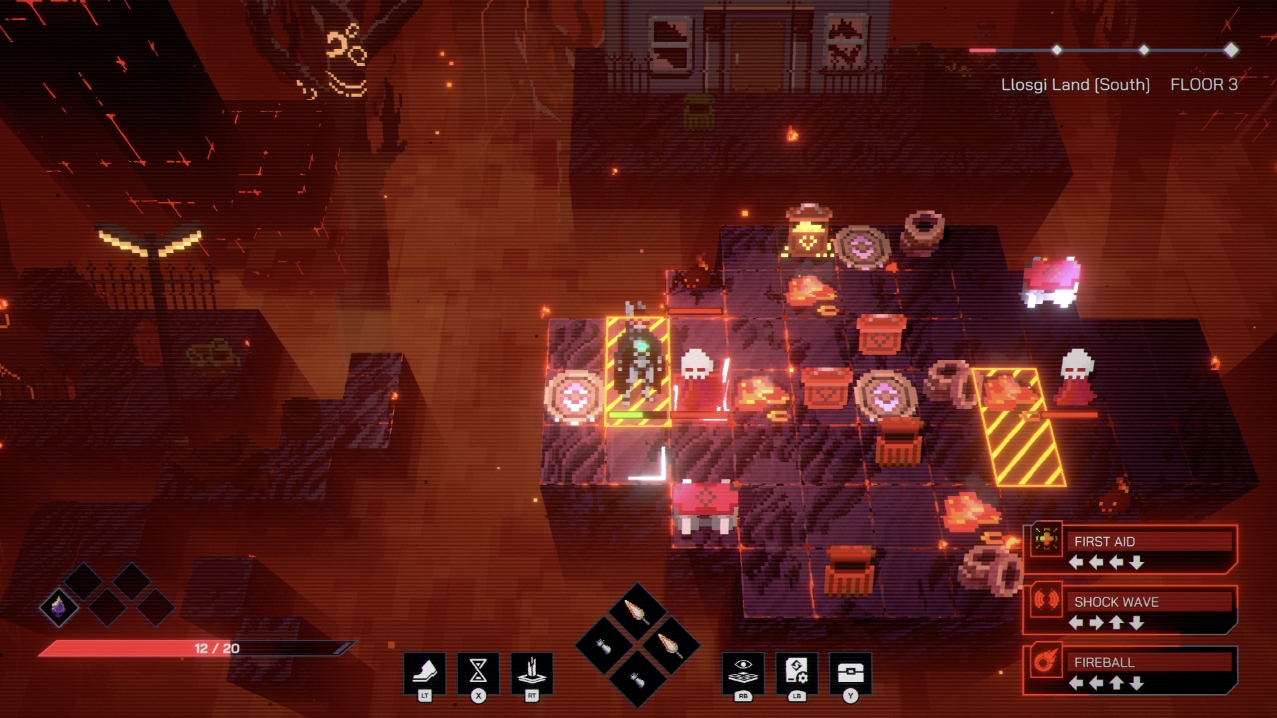Click the hourglass wait icon
Viewport: 1277px width, 718px height.
click(478, 672)
